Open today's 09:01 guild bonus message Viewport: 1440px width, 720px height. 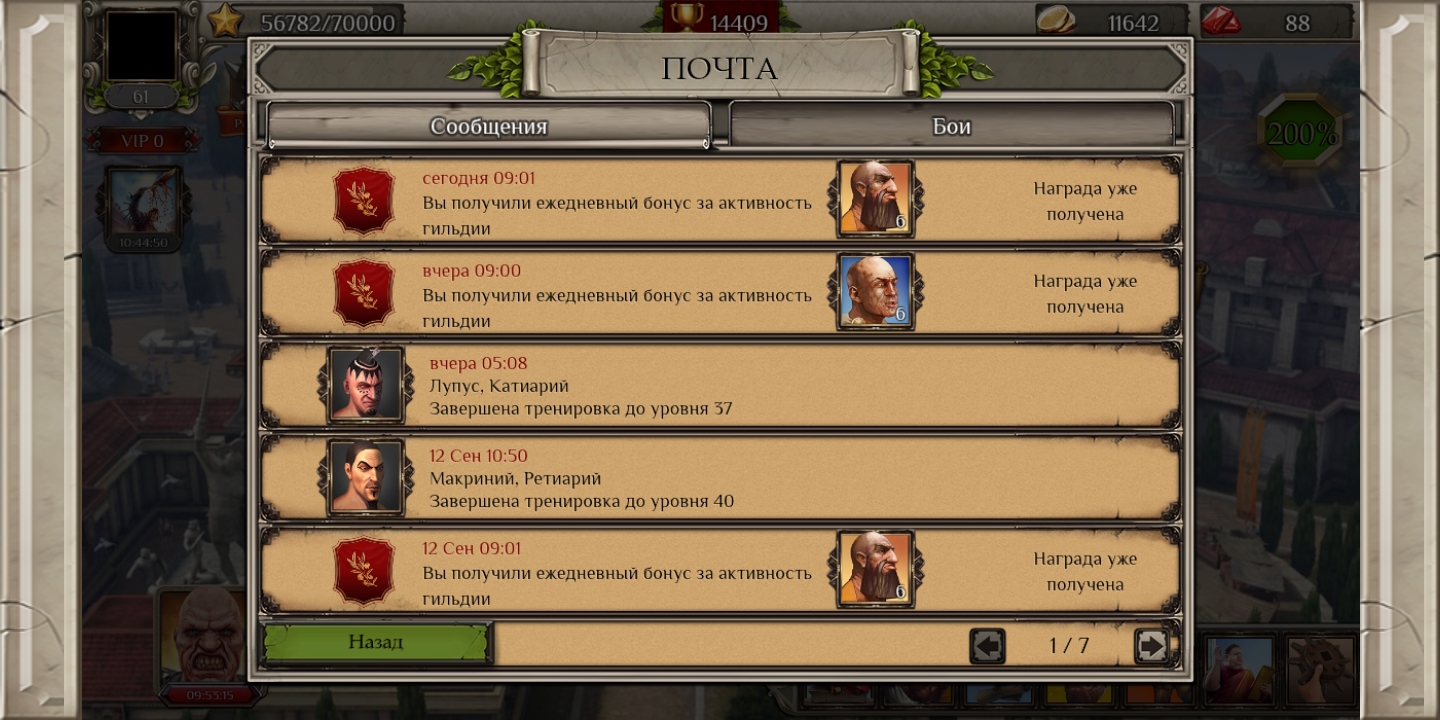(616, 202)
